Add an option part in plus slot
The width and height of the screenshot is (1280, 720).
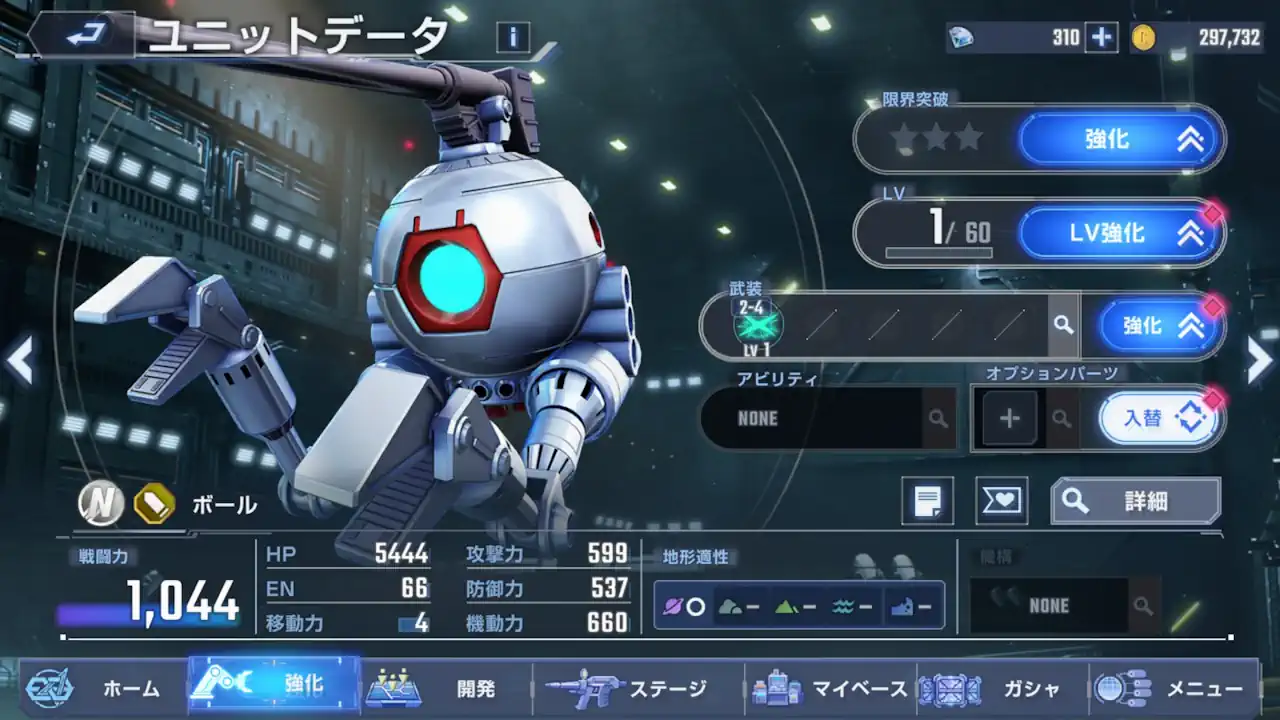click(1009, 418)
